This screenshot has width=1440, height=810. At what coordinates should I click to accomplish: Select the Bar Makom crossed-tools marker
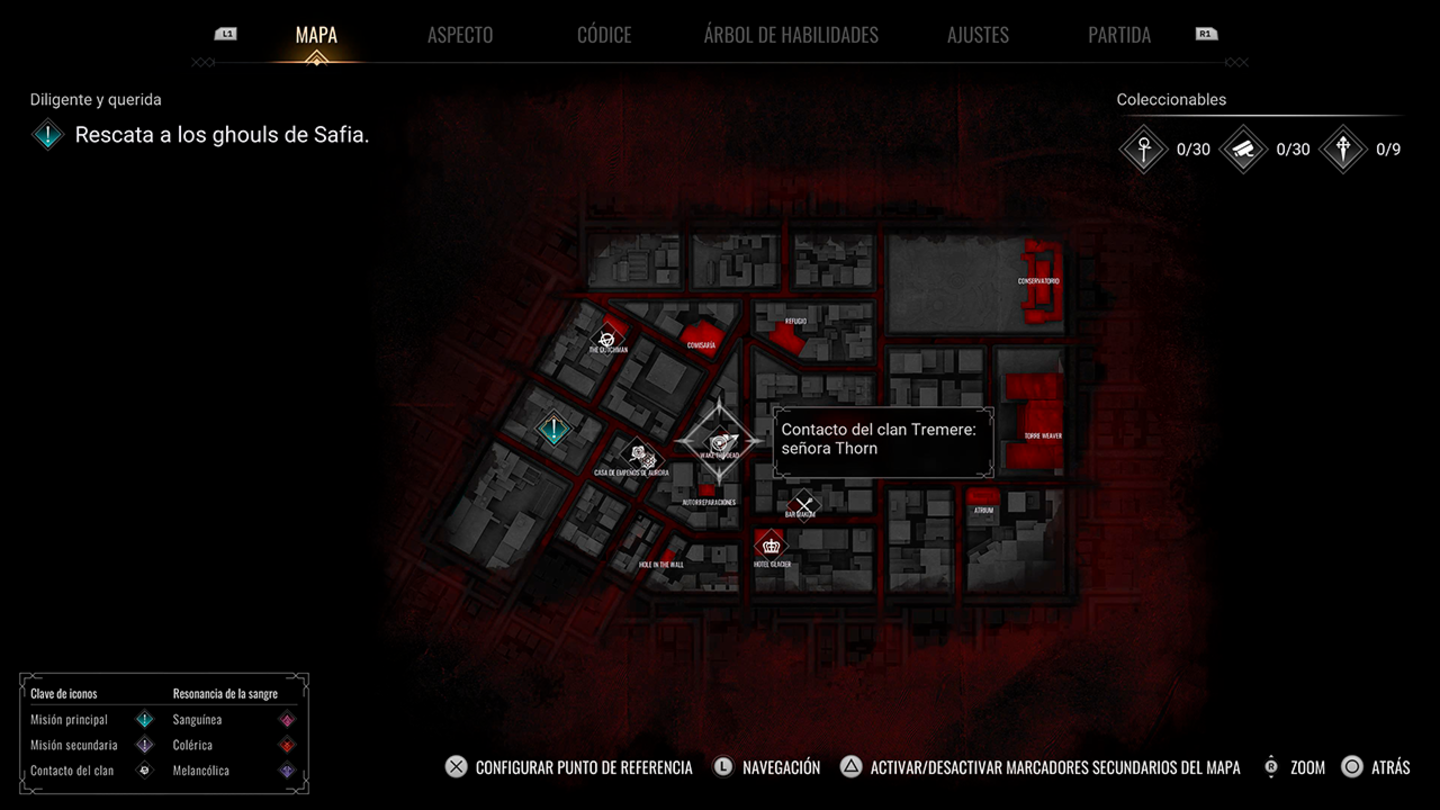[x=802, y=505]
